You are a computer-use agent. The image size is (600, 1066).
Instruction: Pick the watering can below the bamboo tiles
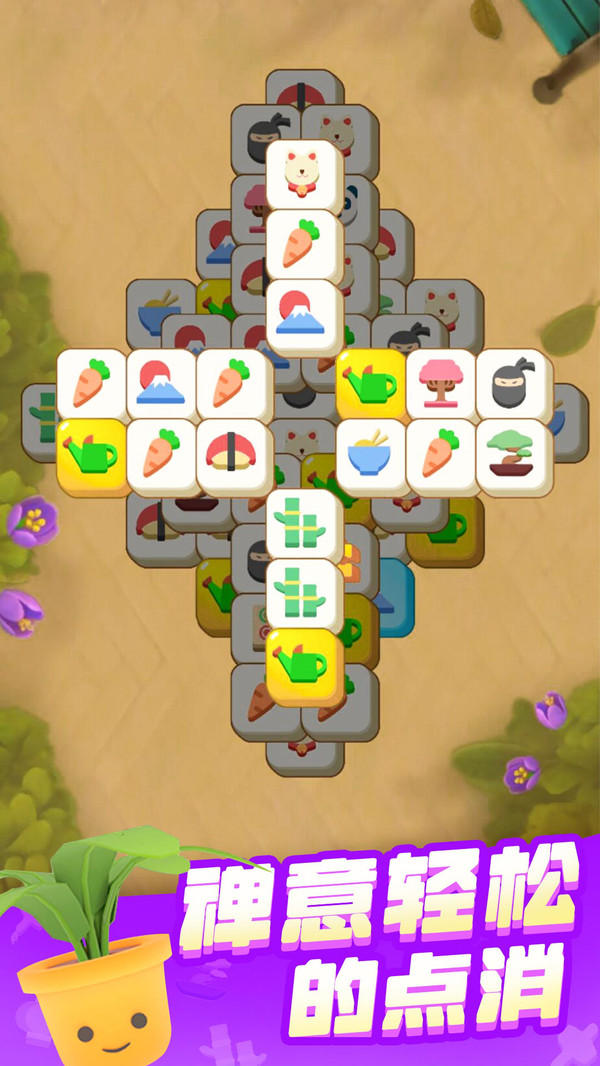(x=304, y=664)
